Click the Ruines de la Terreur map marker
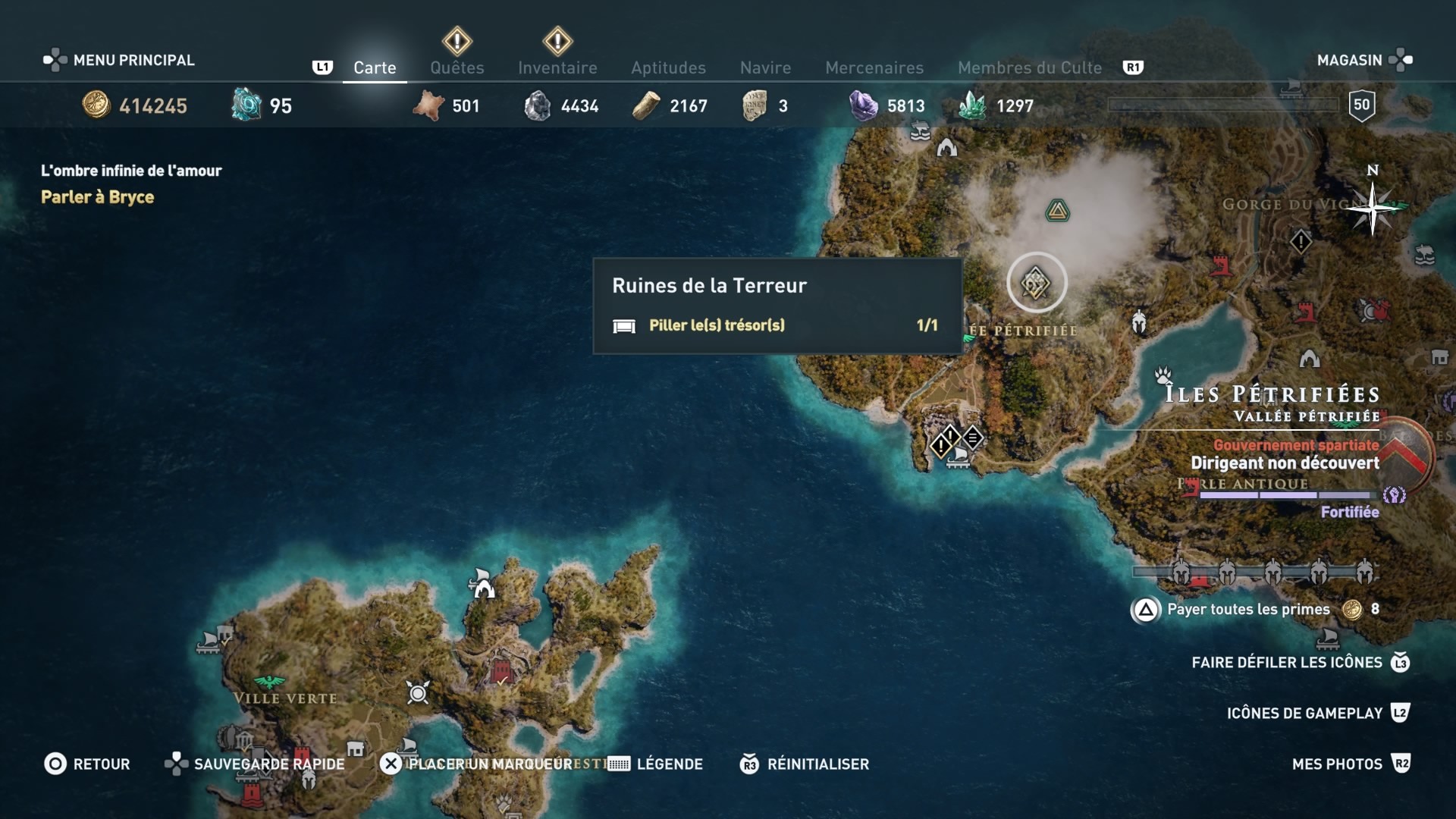Viewport: 1456px width, 819px height. 1037,284
